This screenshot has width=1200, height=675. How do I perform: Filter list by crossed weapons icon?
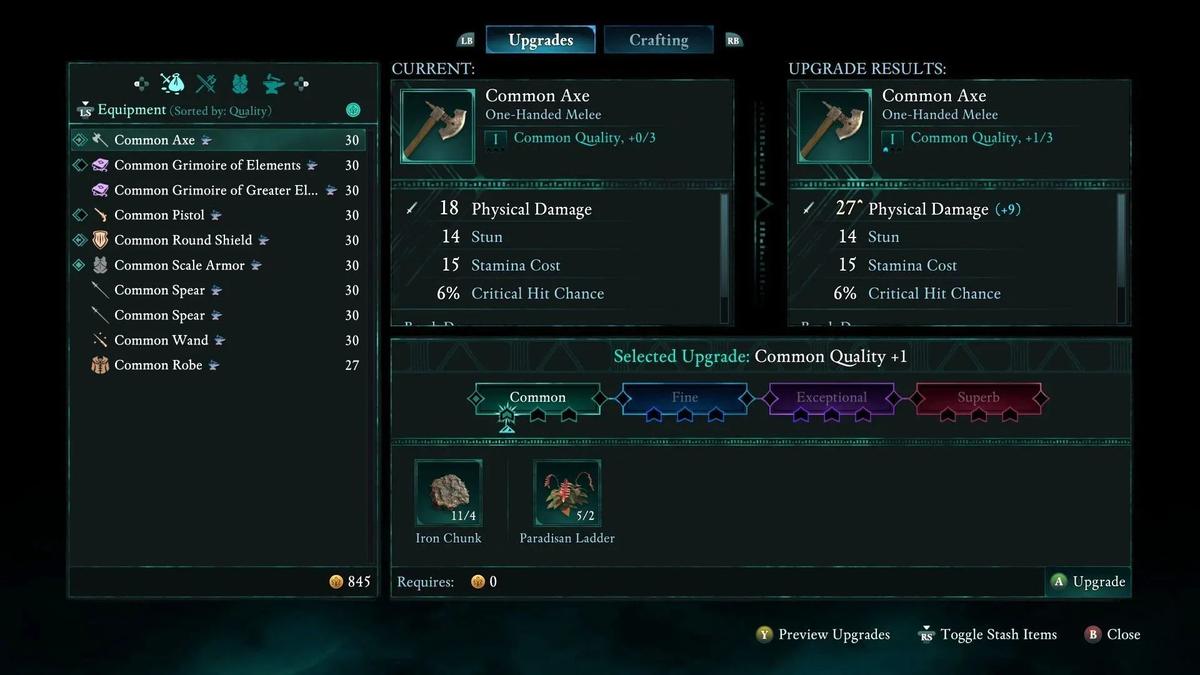pyautogui.click(x=206, y=84)
